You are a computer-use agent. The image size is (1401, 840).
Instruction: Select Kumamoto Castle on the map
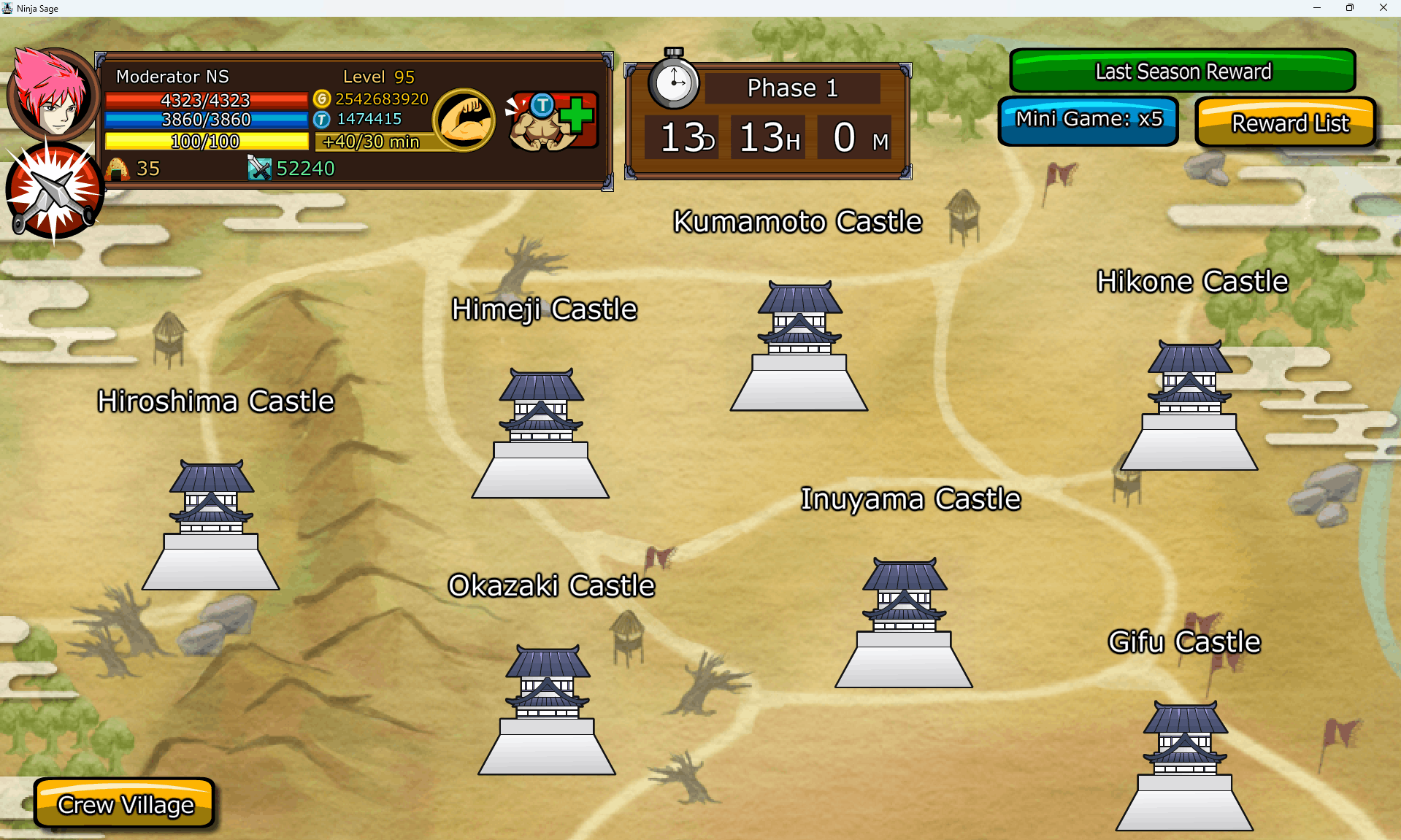[x=799, y=347]
